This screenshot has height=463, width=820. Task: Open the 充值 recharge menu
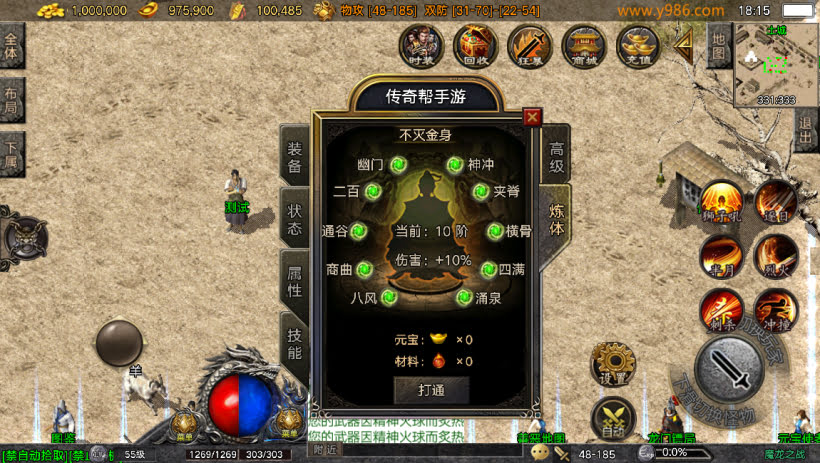[x=637, y=45]
